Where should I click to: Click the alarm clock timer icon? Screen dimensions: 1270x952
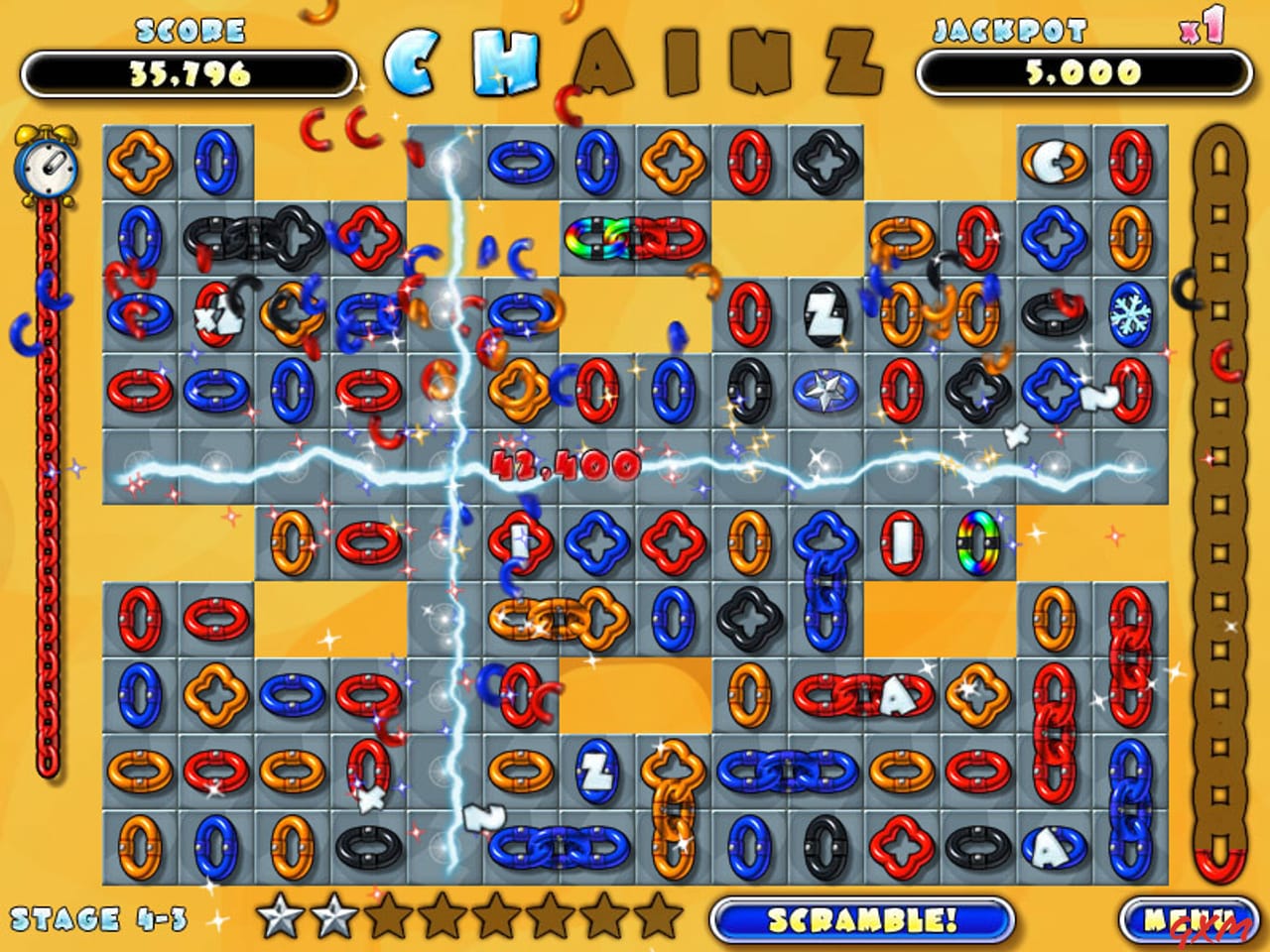click(46, 167)
